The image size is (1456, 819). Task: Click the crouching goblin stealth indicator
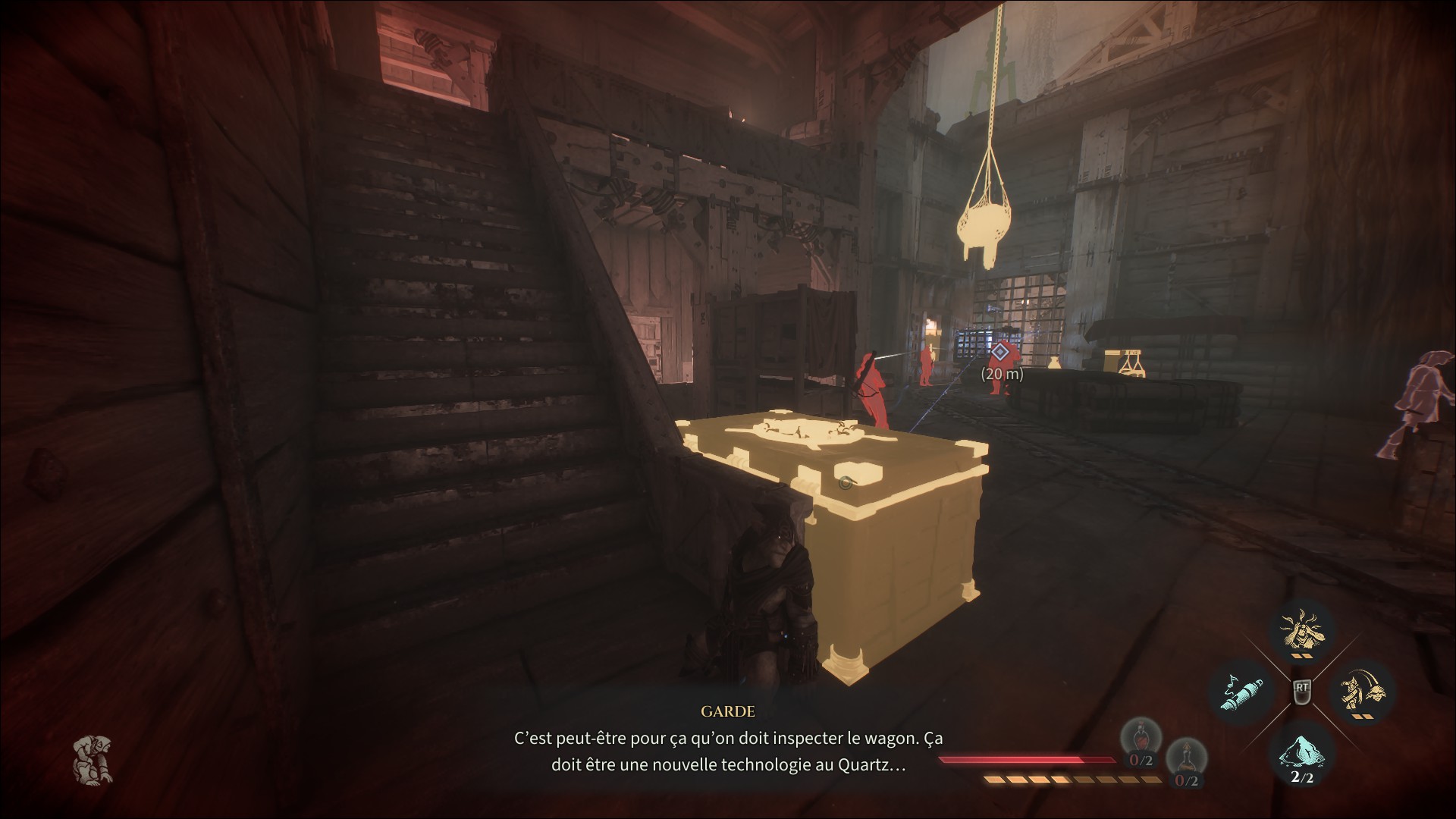(93, 760)
